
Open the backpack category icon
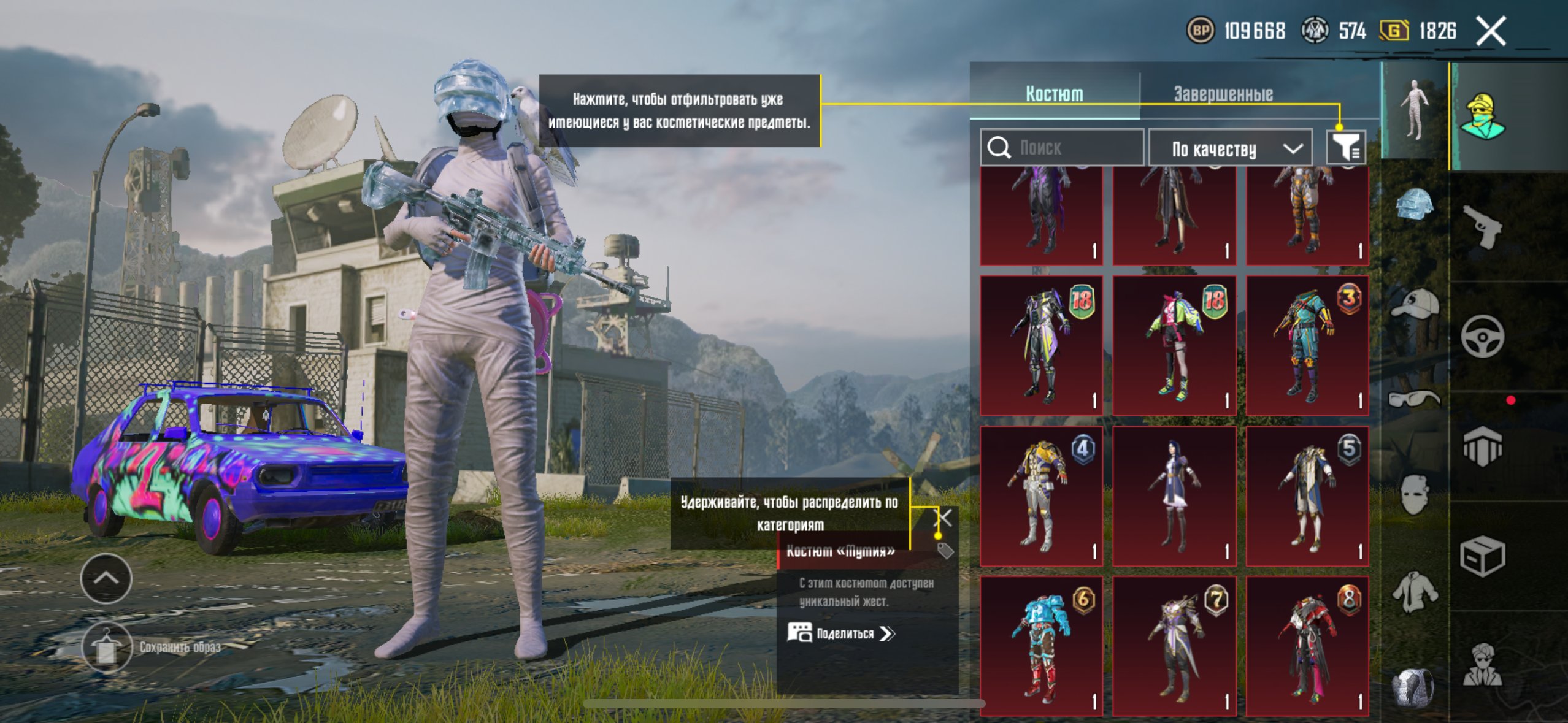(1415, 687)
